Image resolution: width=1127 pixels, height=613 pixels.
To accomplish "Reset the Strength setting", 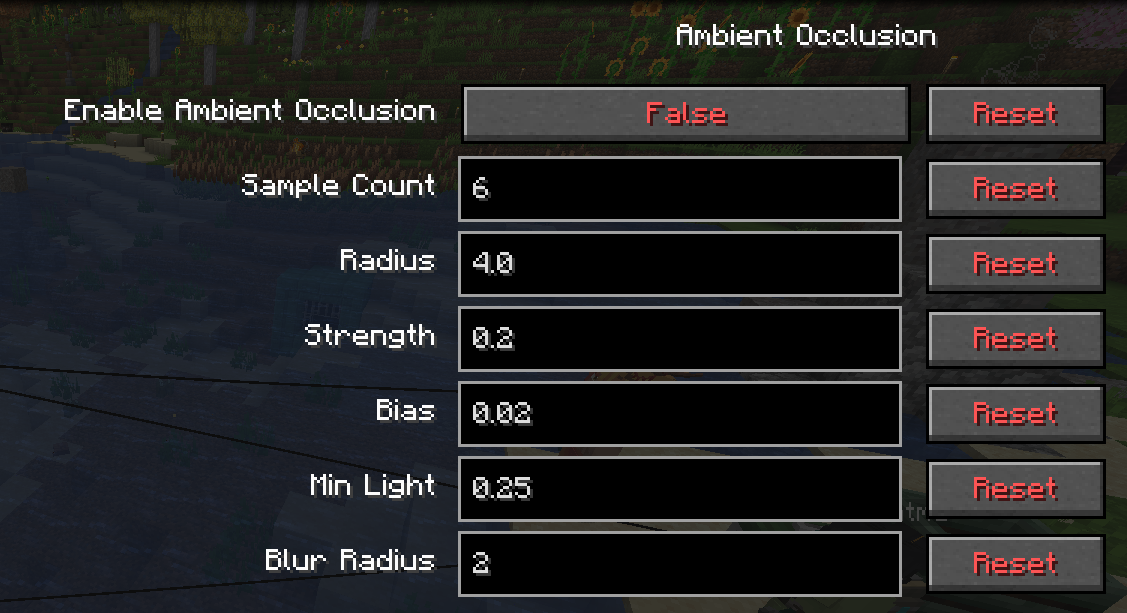I will click(x=1015, y=339).
